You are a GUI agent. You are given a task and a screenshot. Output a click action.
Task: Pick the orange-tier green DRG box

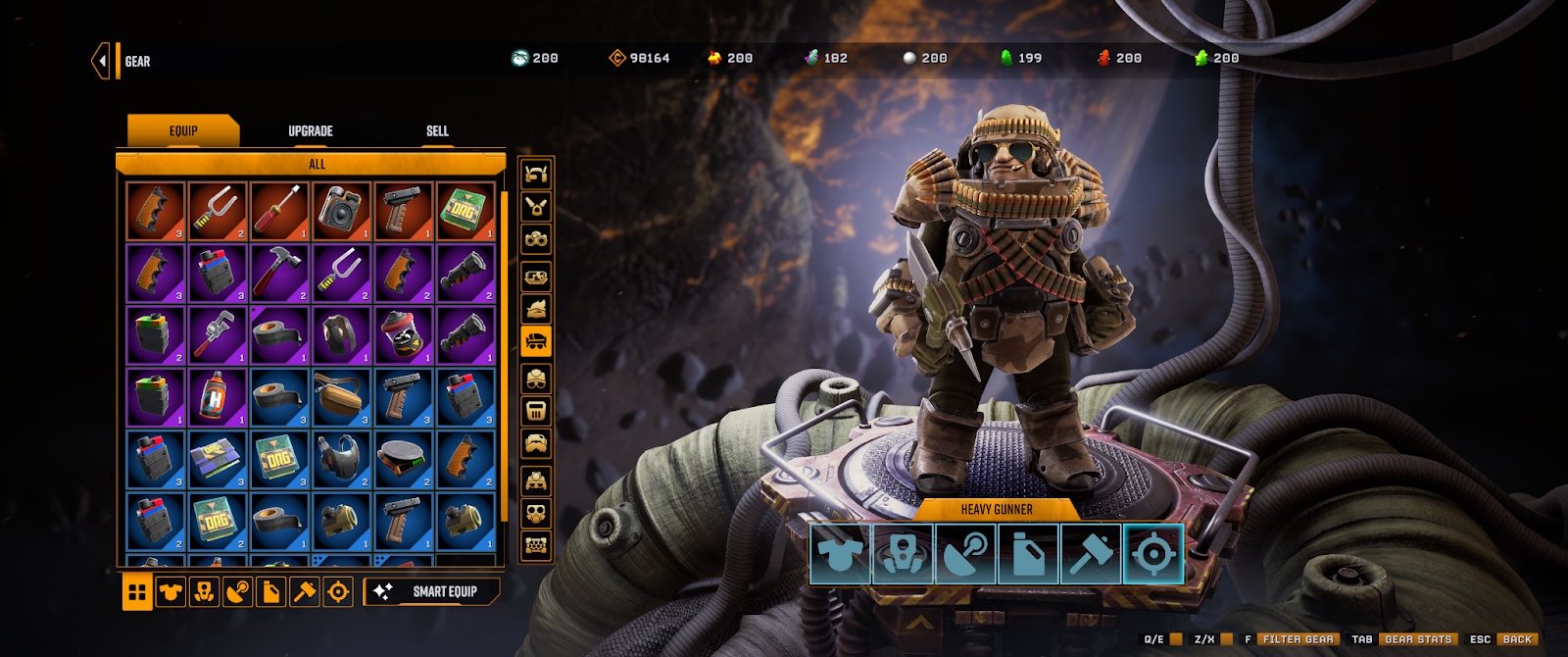(x=465, y=211)
